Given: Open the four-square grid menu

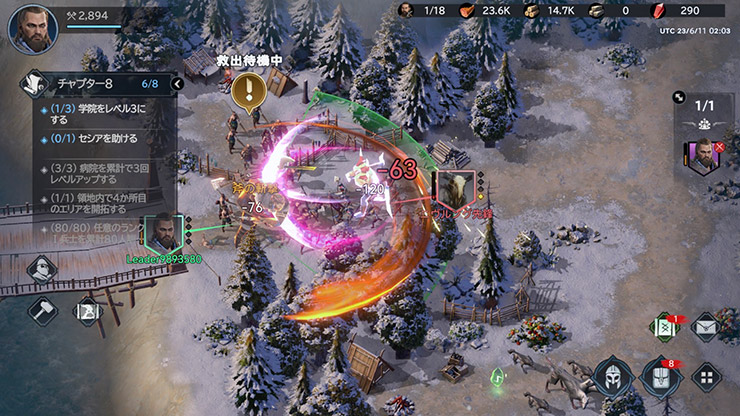Looking at the screenshot, I should click(707, 378).
